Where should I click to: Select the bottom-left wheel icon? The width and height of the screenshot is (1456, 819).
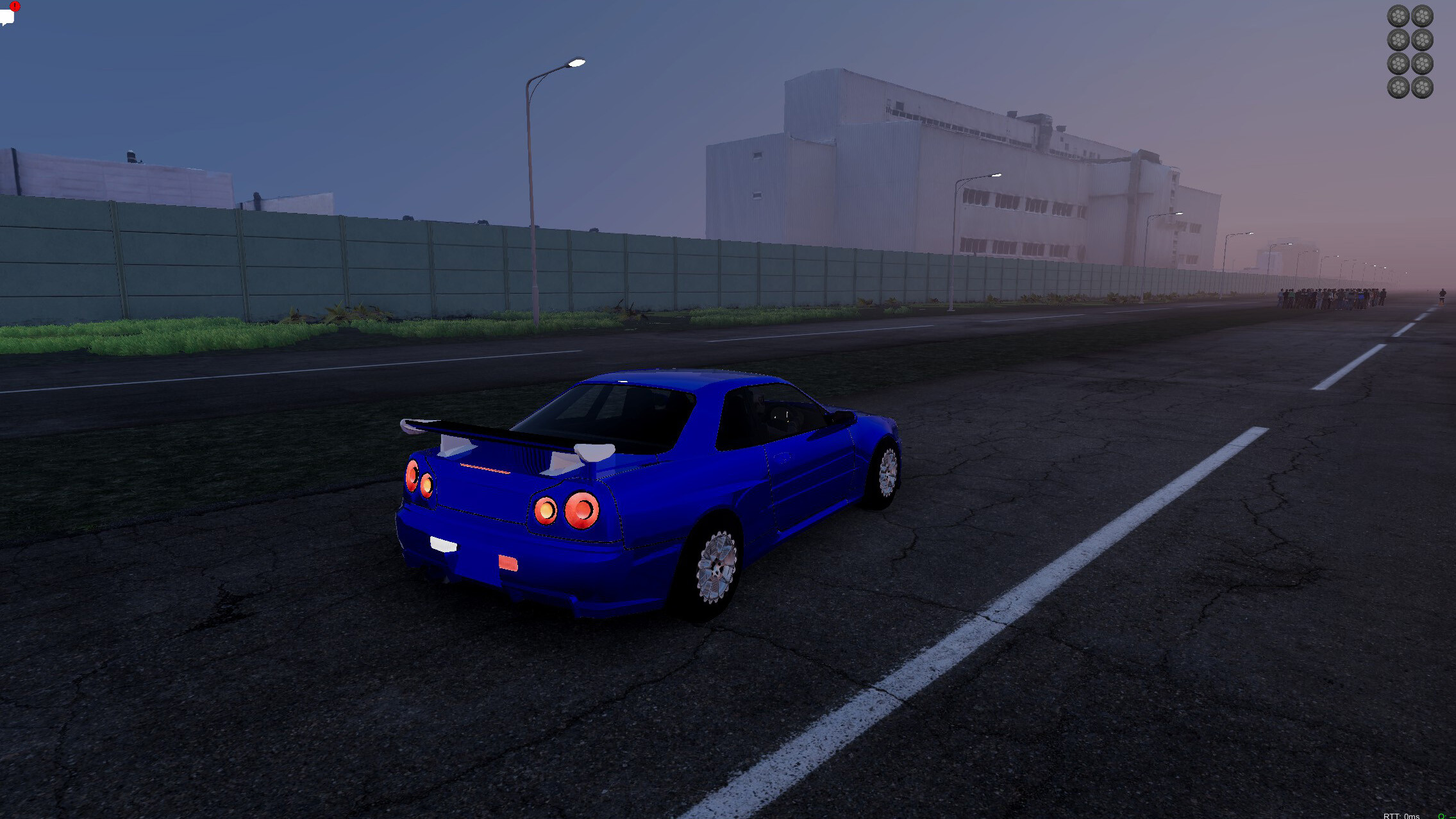click(1398, 87)
